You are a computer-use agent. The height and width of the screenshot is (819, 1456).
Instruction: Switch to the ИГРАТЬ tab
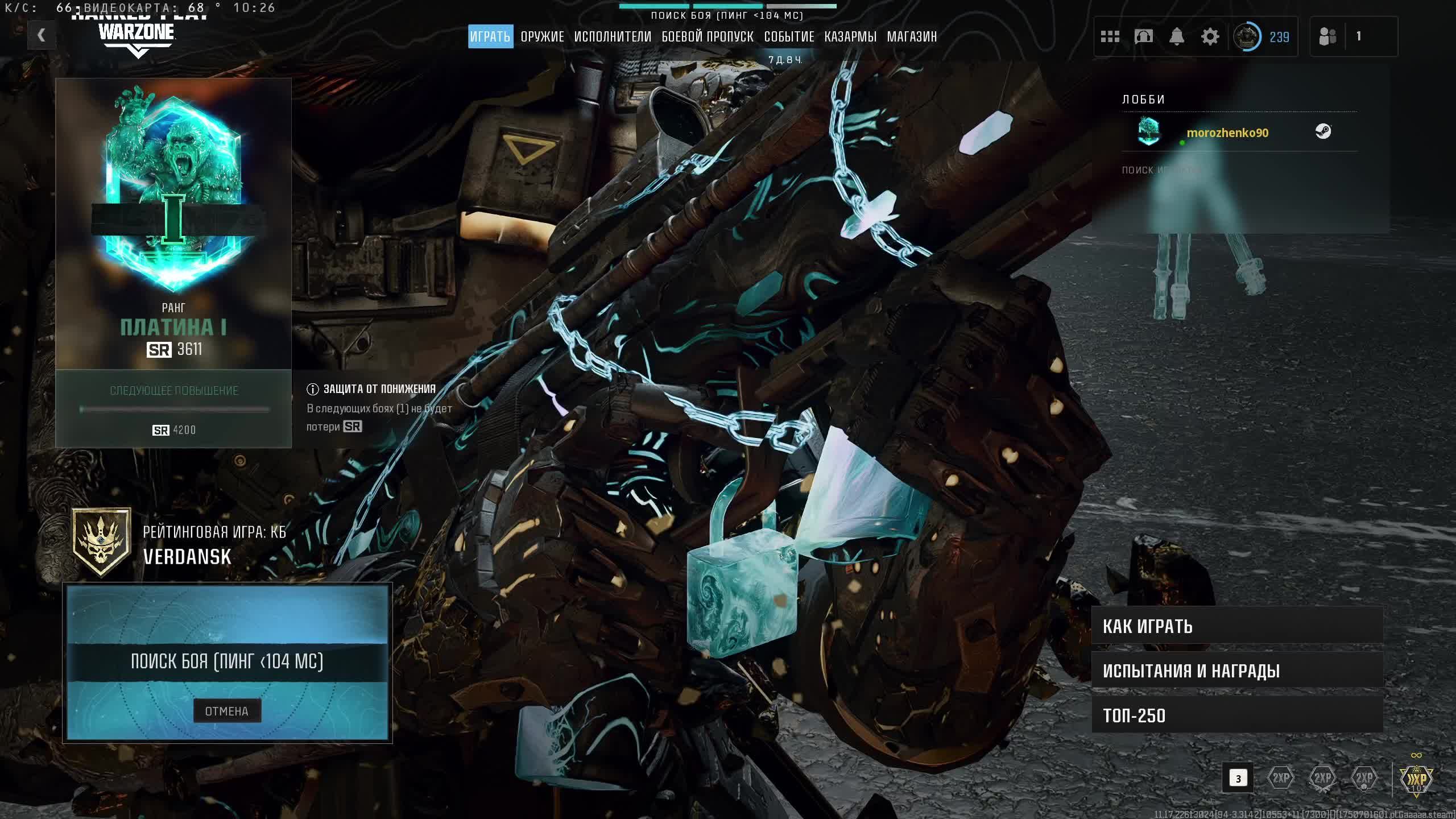490,37
